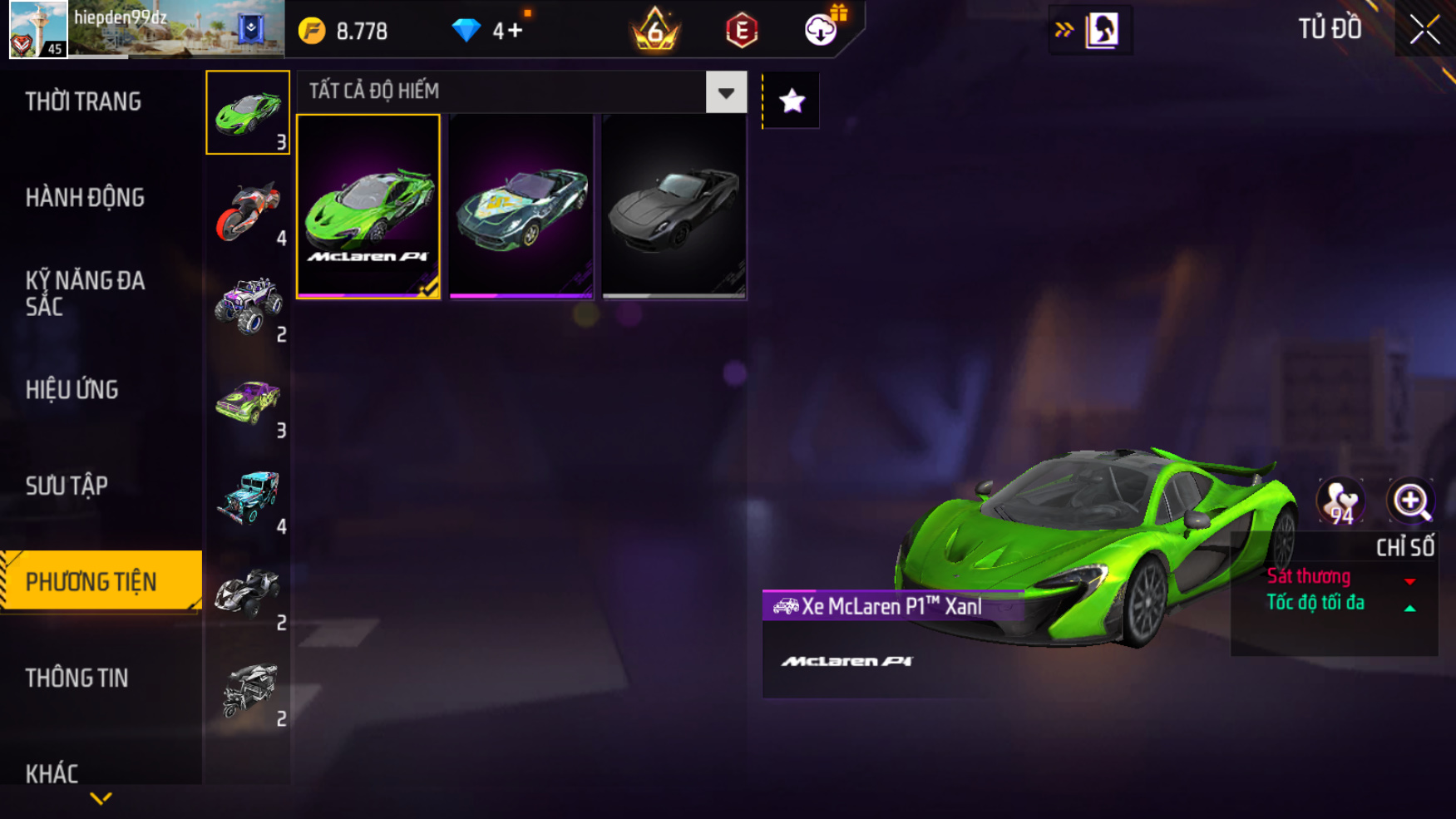Select the green McLaren P1 skin card
The image size is (1456, 819).
pyautogui.click(x=368, y=206)
